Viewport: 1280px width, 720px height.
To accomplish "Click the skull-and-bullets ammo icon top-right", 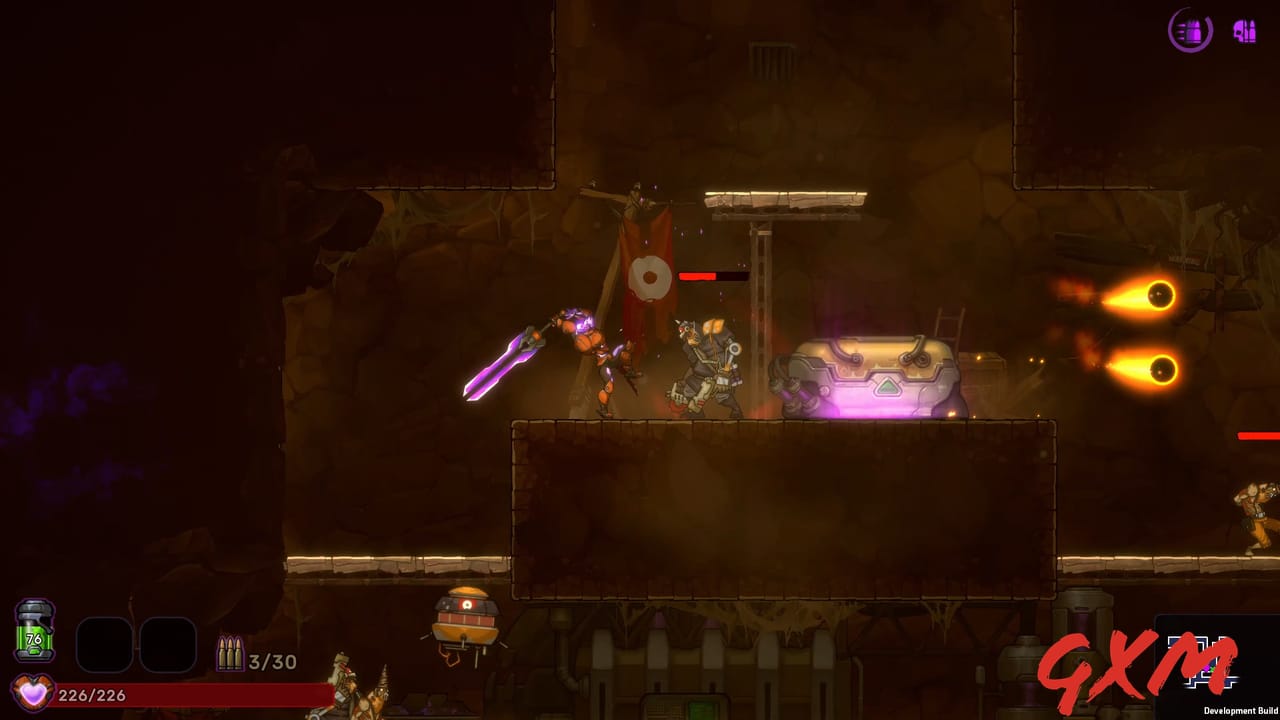I will [x=1244, y=32].
